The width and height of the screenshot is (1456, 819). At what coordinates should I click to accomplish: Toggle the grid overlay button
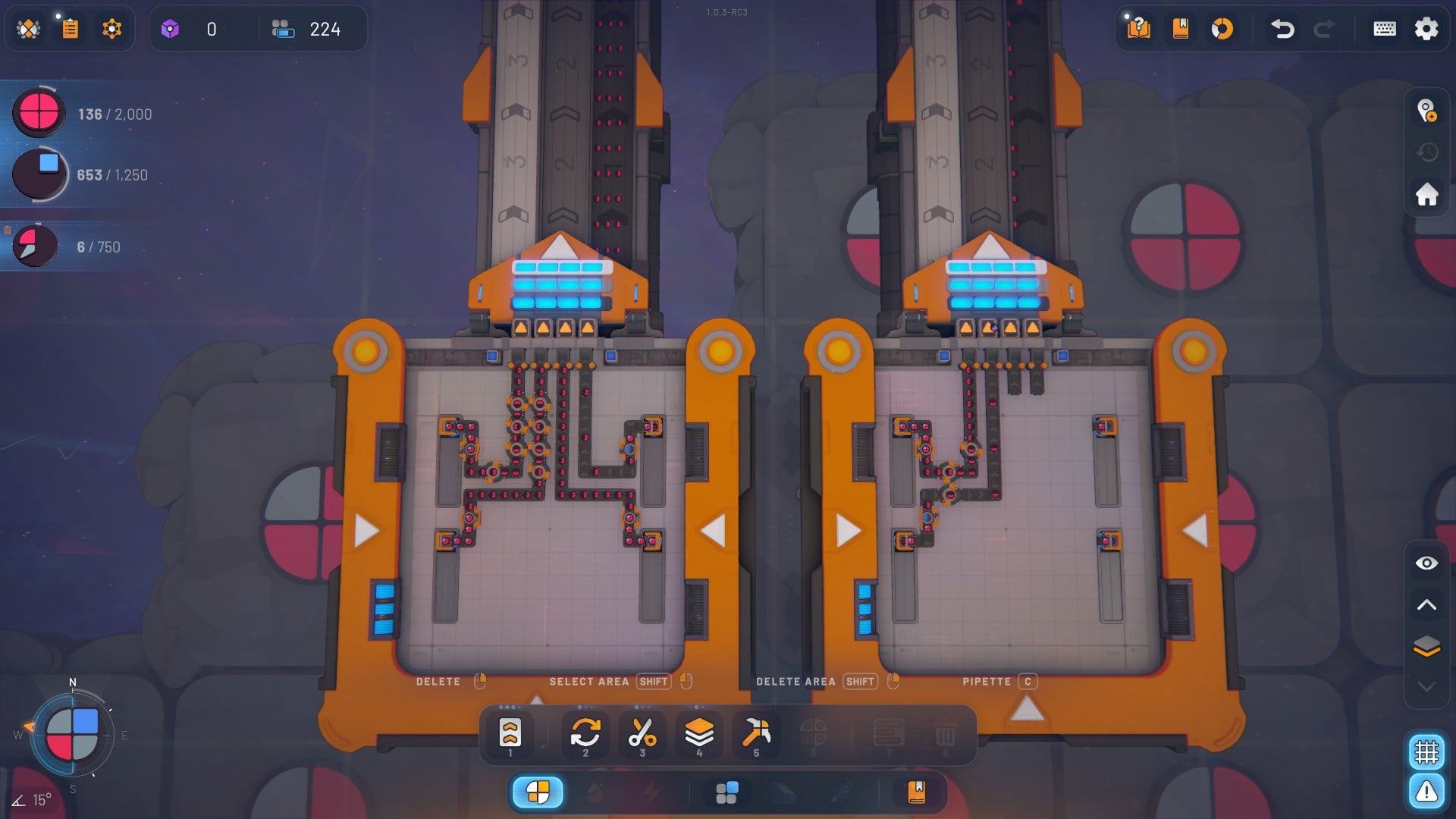[x=1426, y=752]
